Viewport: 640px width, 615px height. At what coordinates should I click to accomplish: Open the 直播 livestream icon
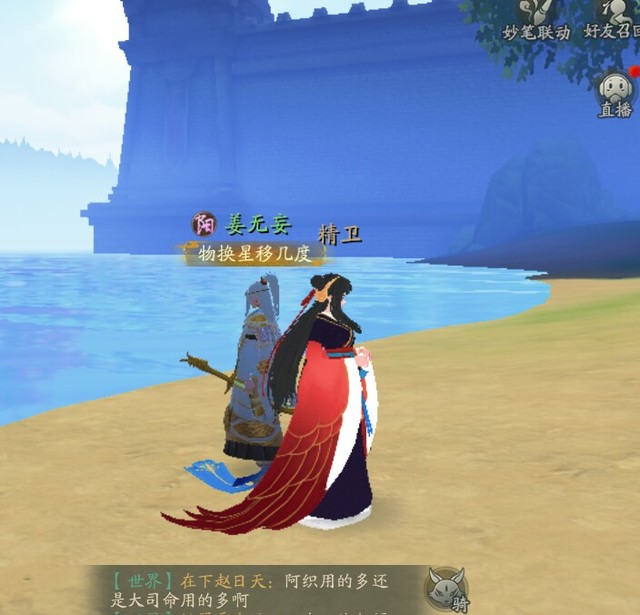tap(615, 93)
